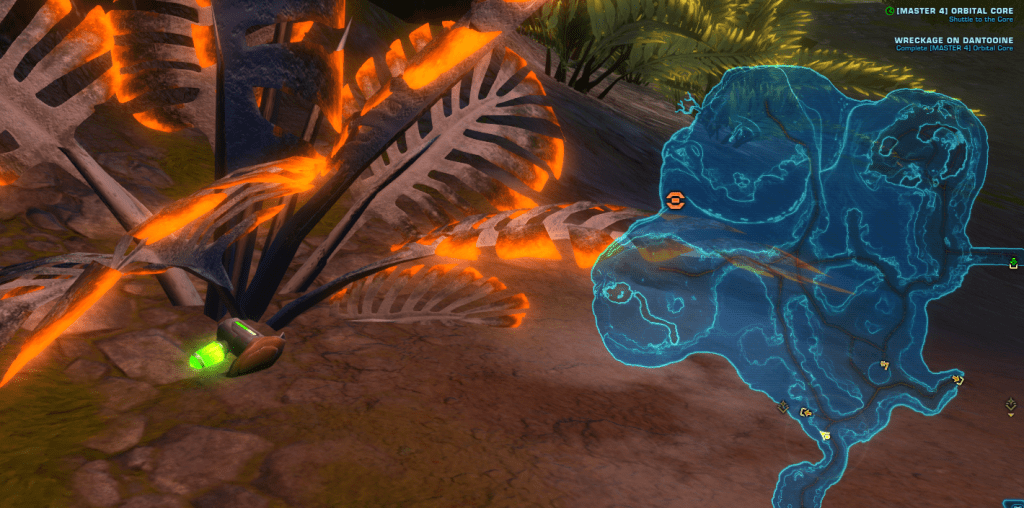1024x508 pixels.
Task: Select the [MASTER 4] Orbital Core mission tracker entry
Action: pyautogui.click(x=954, y=11)
